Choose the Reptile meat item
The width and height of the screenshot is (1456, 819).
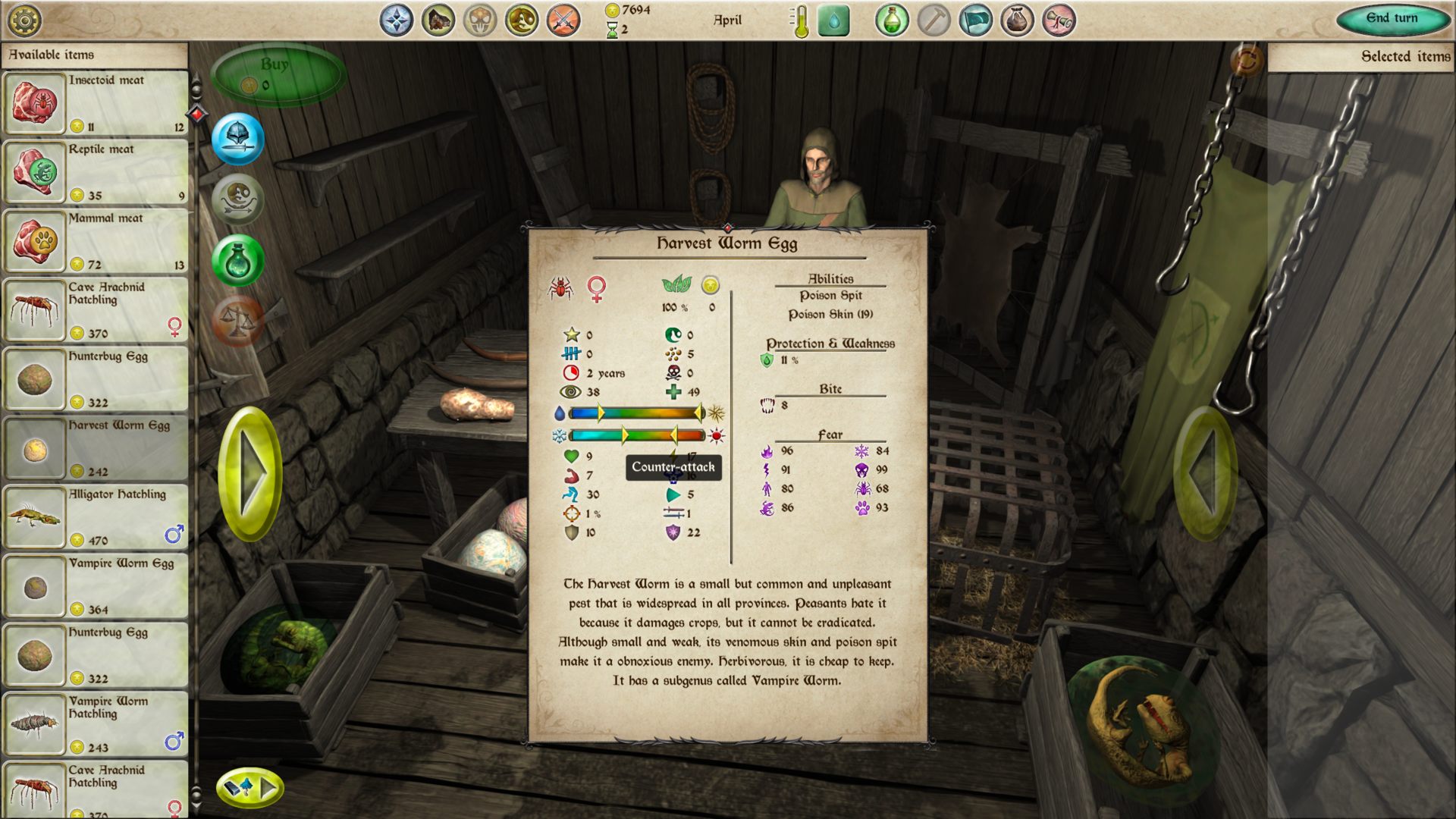pos(96,172)
